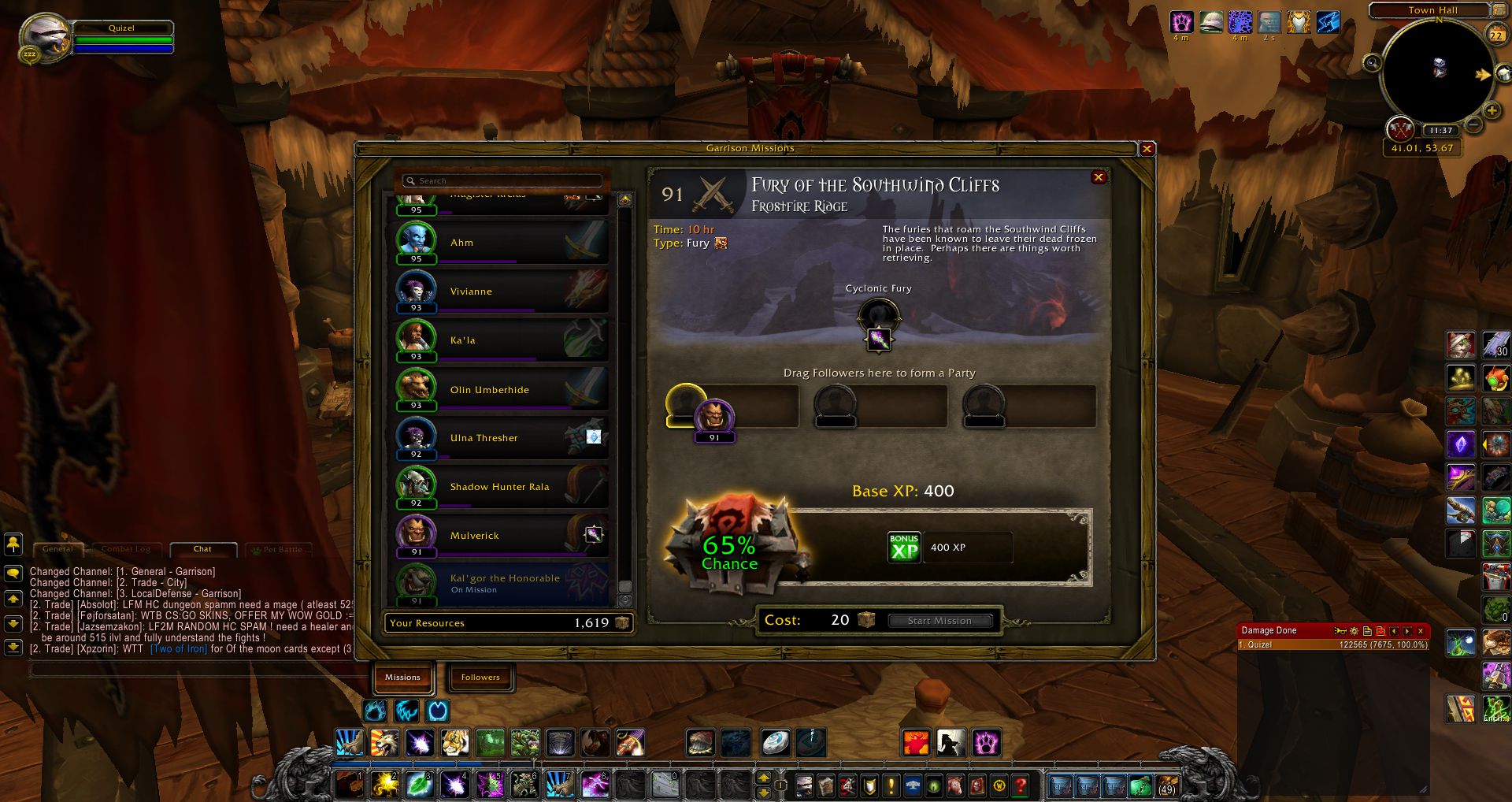Select follower Olin Umberhide's portrait
Screen dimensions: 1512x802
(x=419, y=389)
